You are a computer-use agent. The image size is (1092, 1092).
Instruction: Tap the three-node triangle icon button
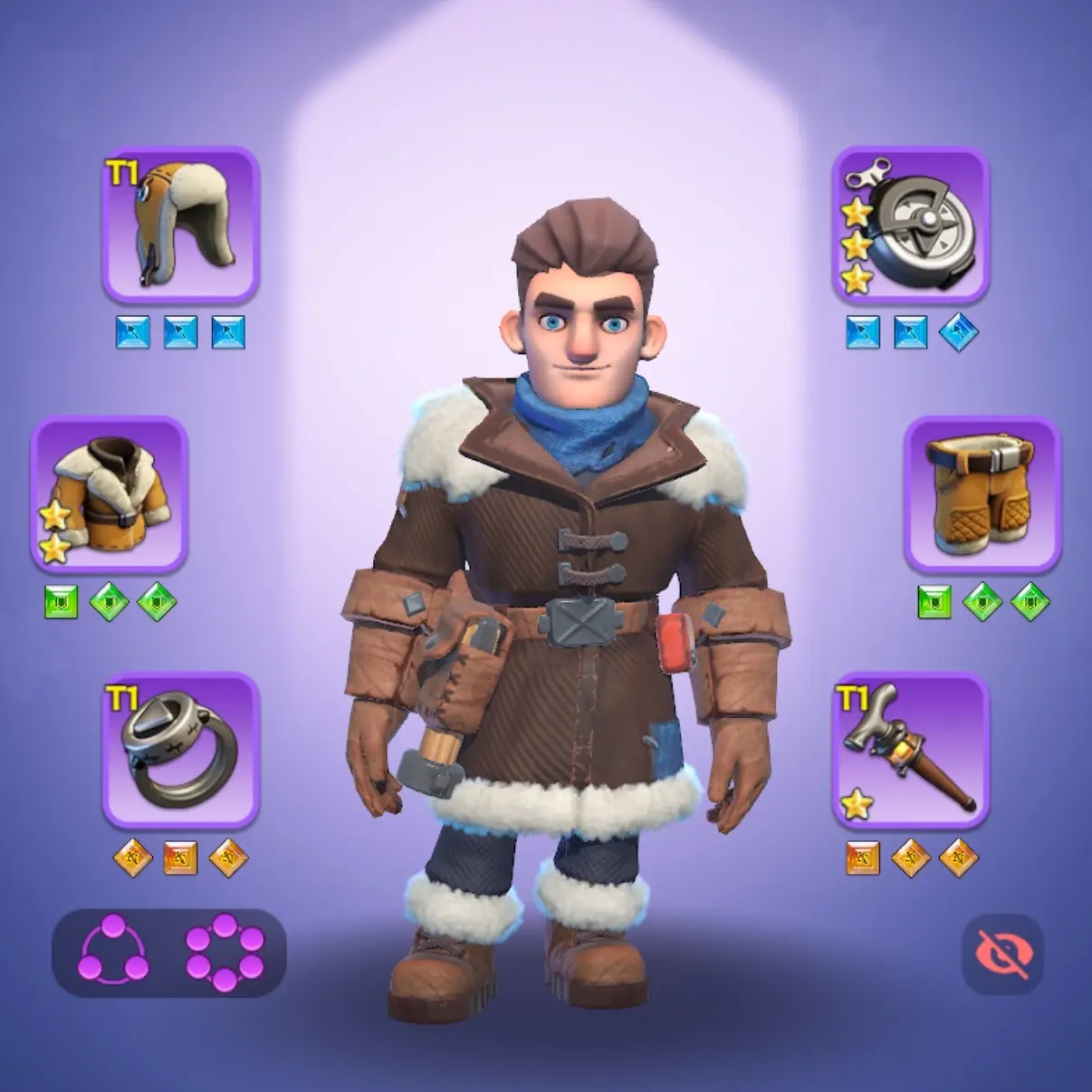[x=114, y=952]
